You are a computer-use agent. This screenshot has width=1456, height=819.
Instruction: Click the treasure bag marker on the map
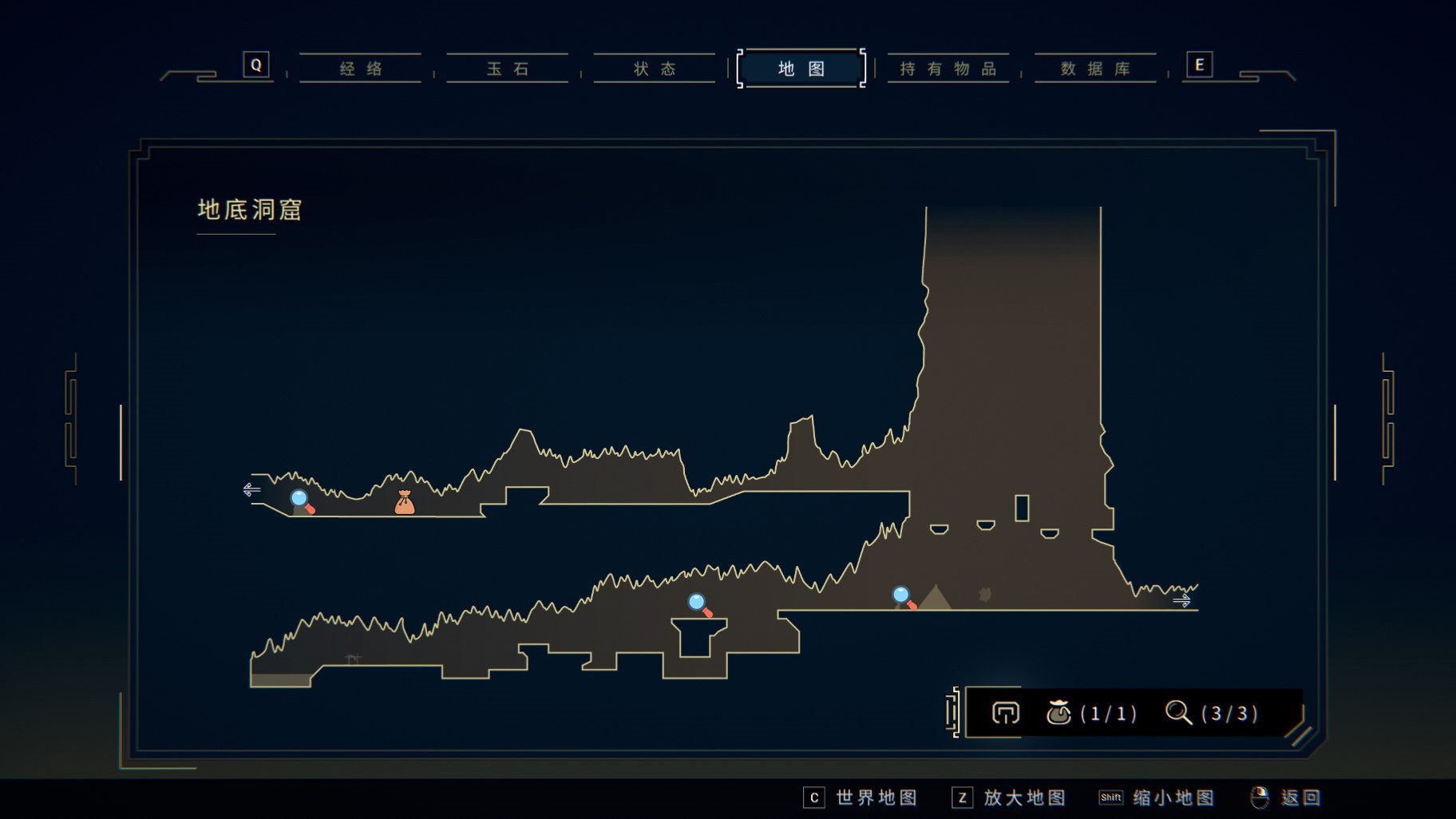tap(405, 502)
